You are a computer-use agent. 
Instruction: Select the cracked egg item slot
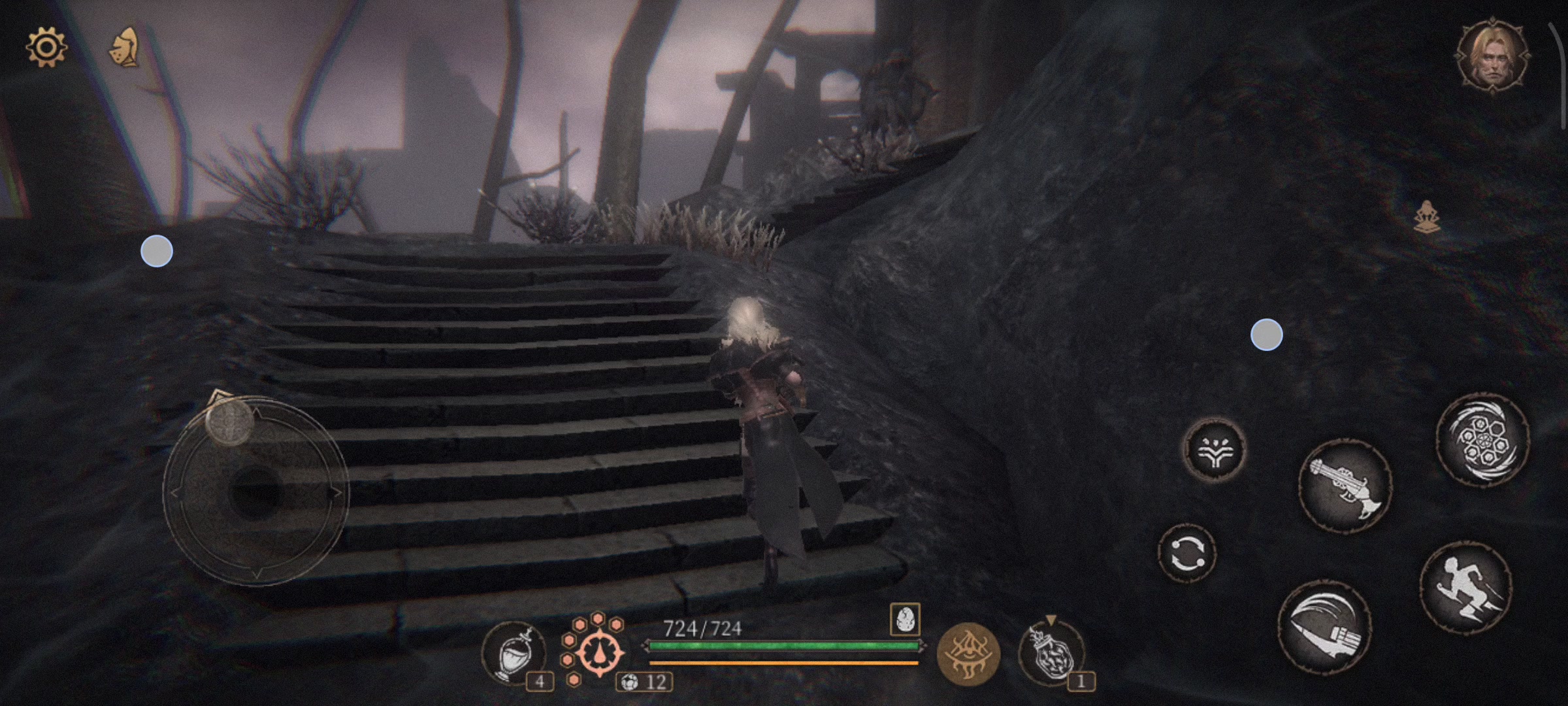point(905,618)
